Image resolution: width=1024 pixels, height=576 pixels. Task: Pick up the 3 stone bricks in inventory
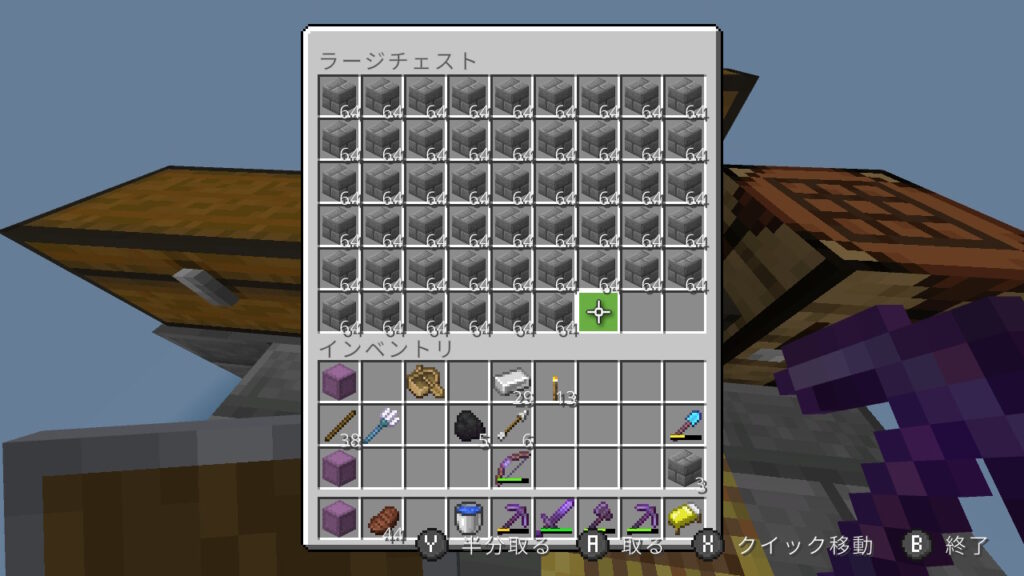(685, 467)
